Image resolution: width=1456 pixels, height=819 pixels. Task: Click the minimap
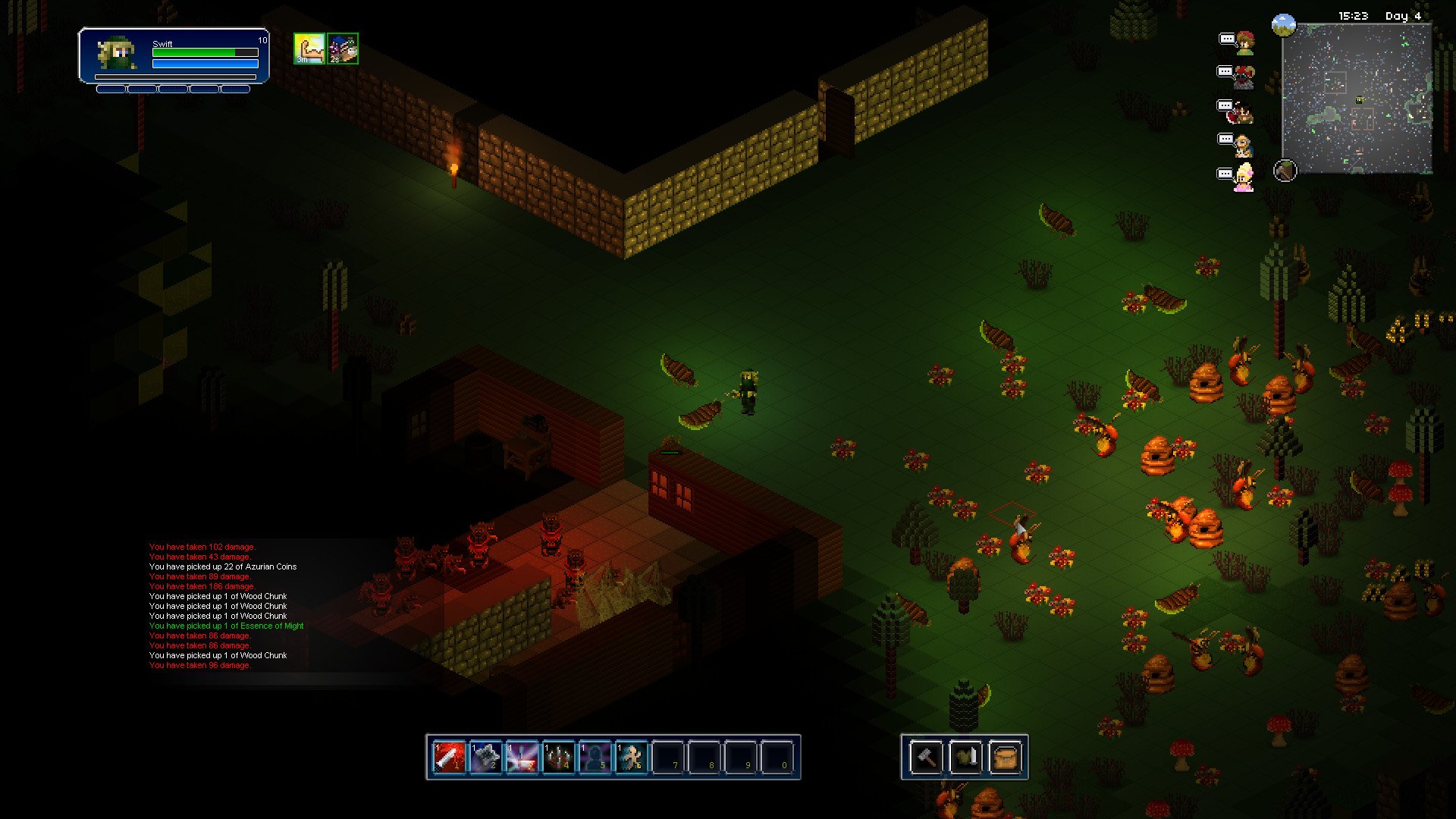(x=1356, y=99)
